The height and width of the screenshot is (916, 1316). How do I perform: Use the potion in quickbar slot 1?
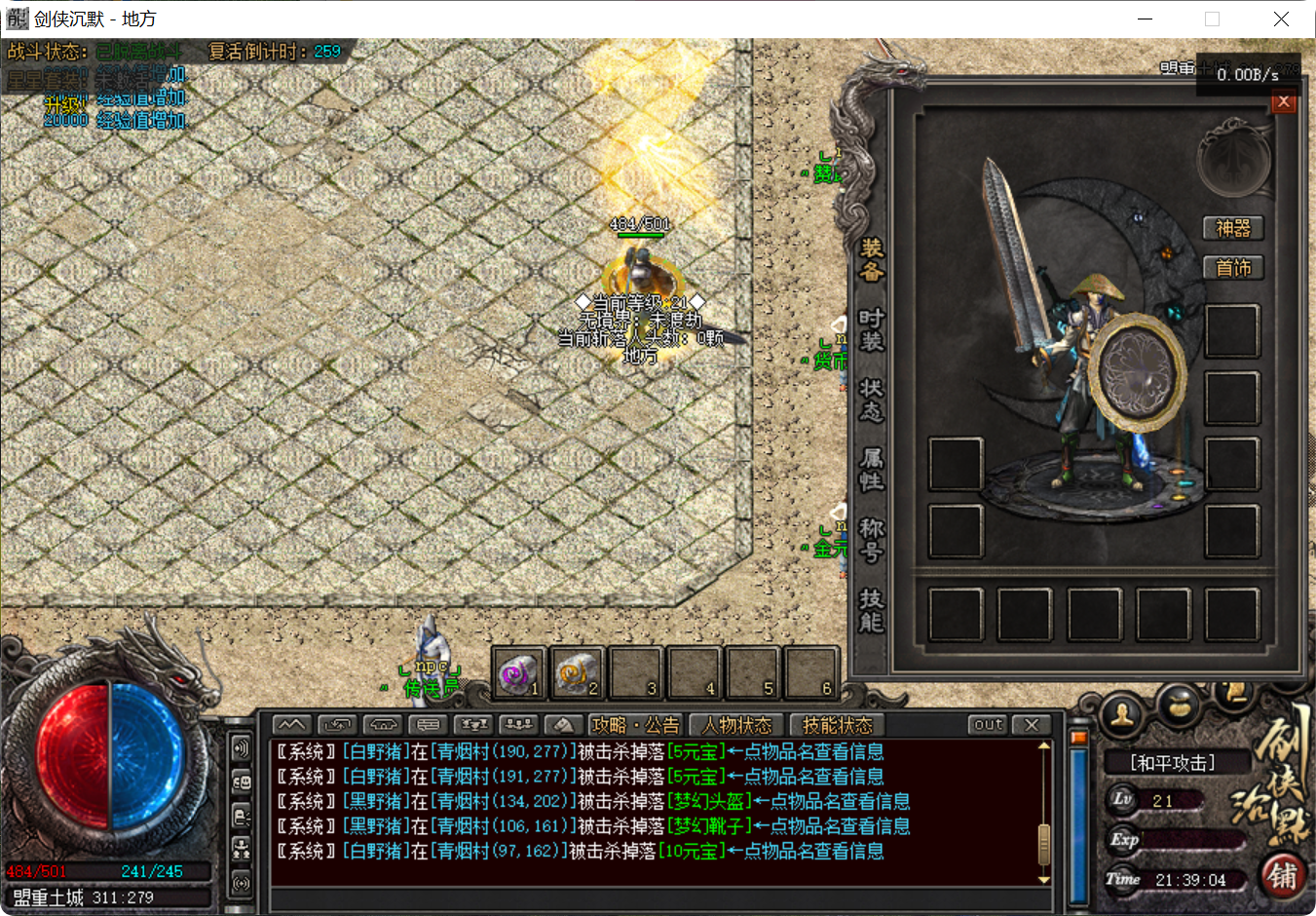coord(518,671)
